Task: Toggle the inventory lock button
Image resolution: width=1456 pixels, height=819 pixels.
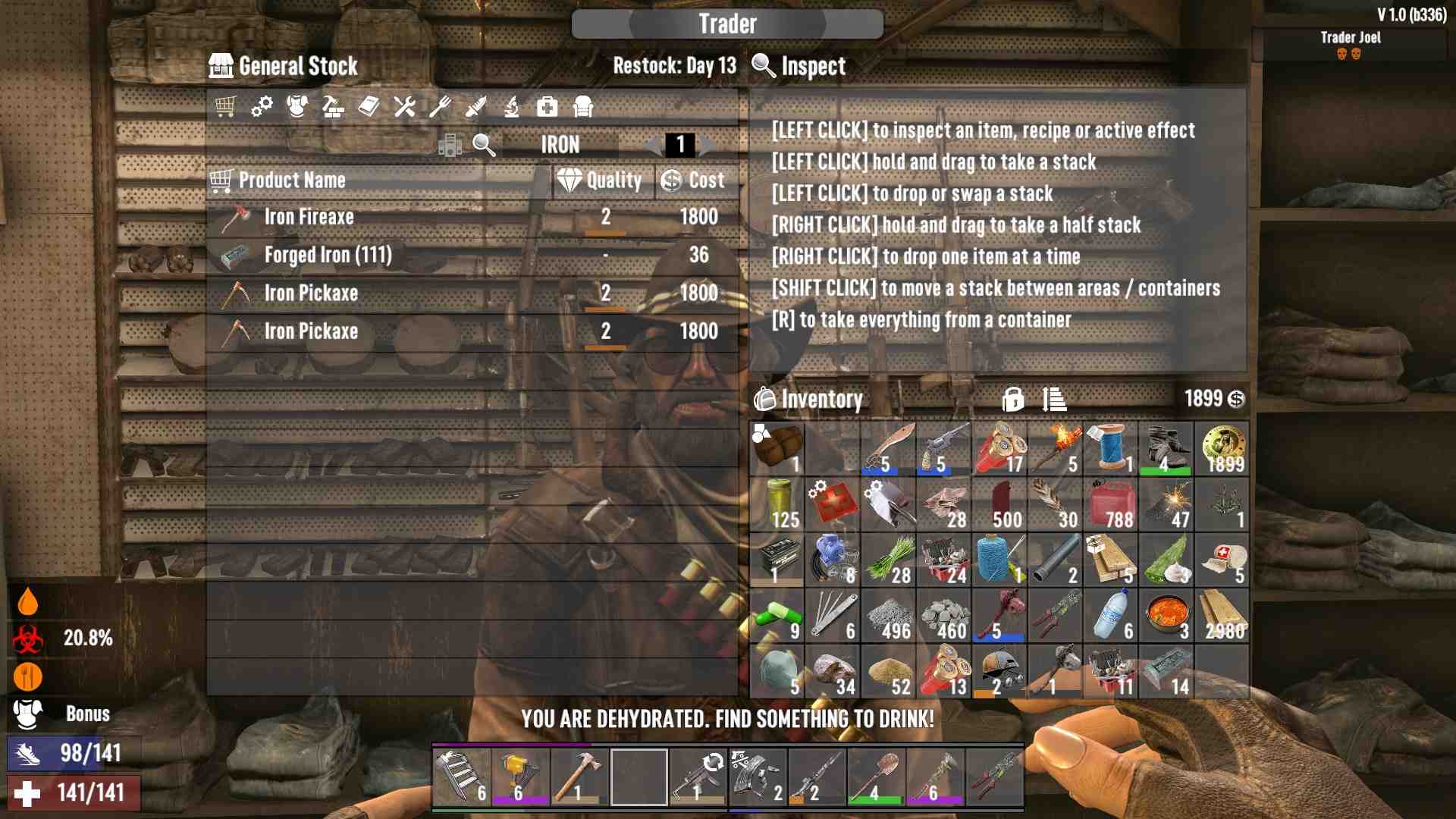Action: tap(1012, 399)
